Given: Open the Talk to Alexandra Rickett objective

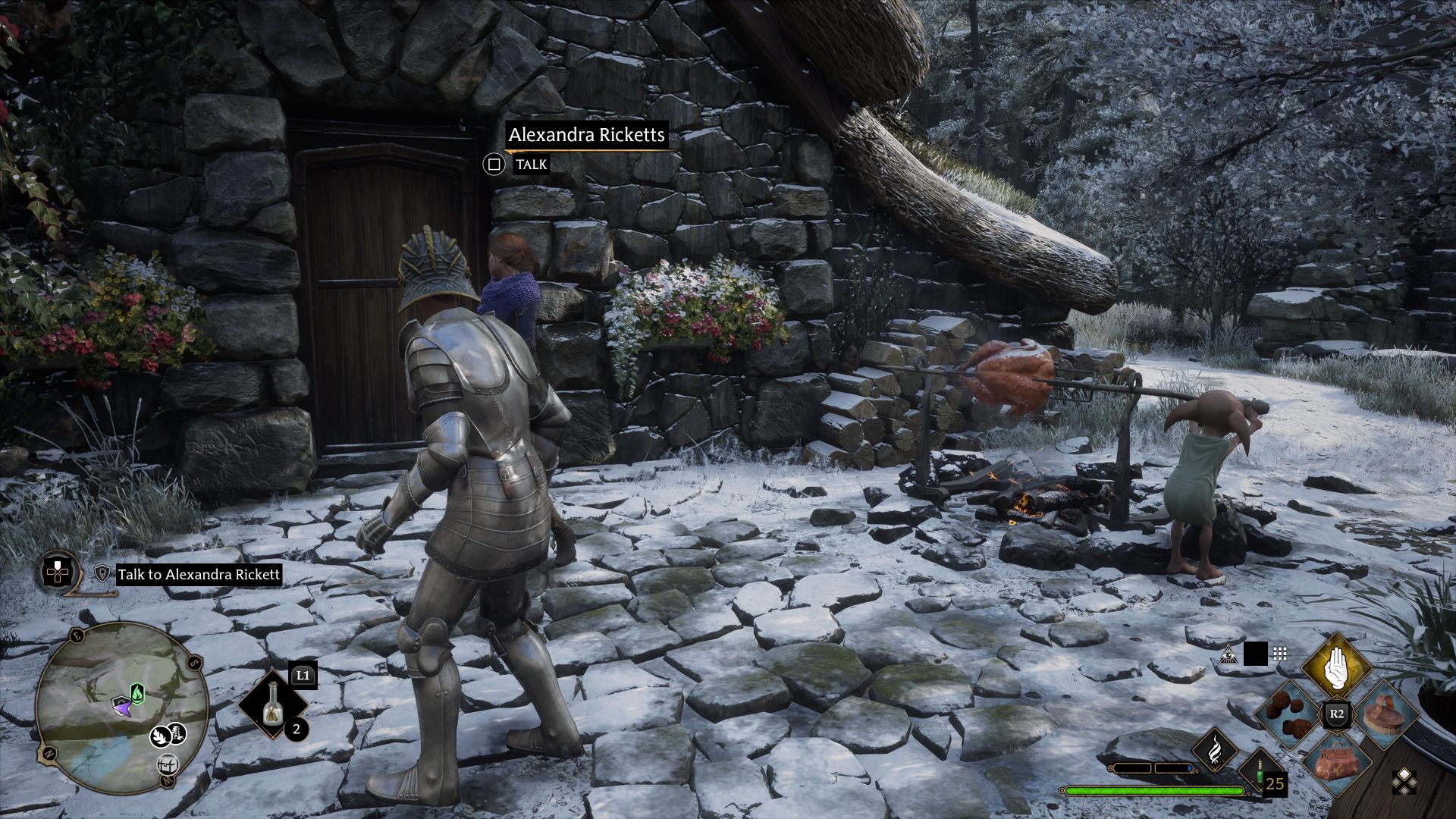Looking at the screenshot, I should [x=199, y=574].
